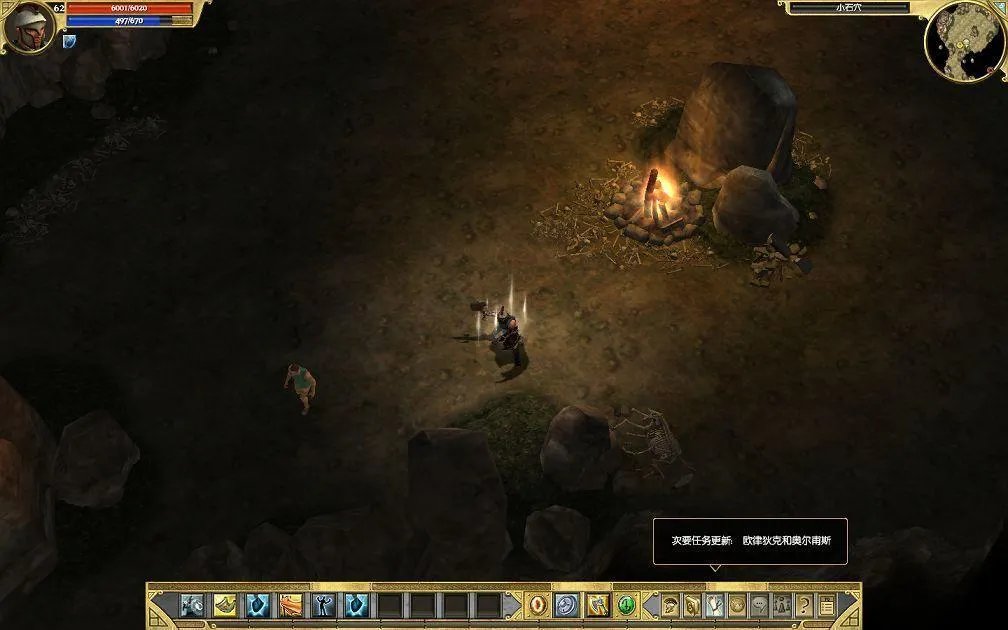Open chat via speech bubble icon
This screenshot has height=630, width=1008.
pyautogui.click(x=760, y=605)
